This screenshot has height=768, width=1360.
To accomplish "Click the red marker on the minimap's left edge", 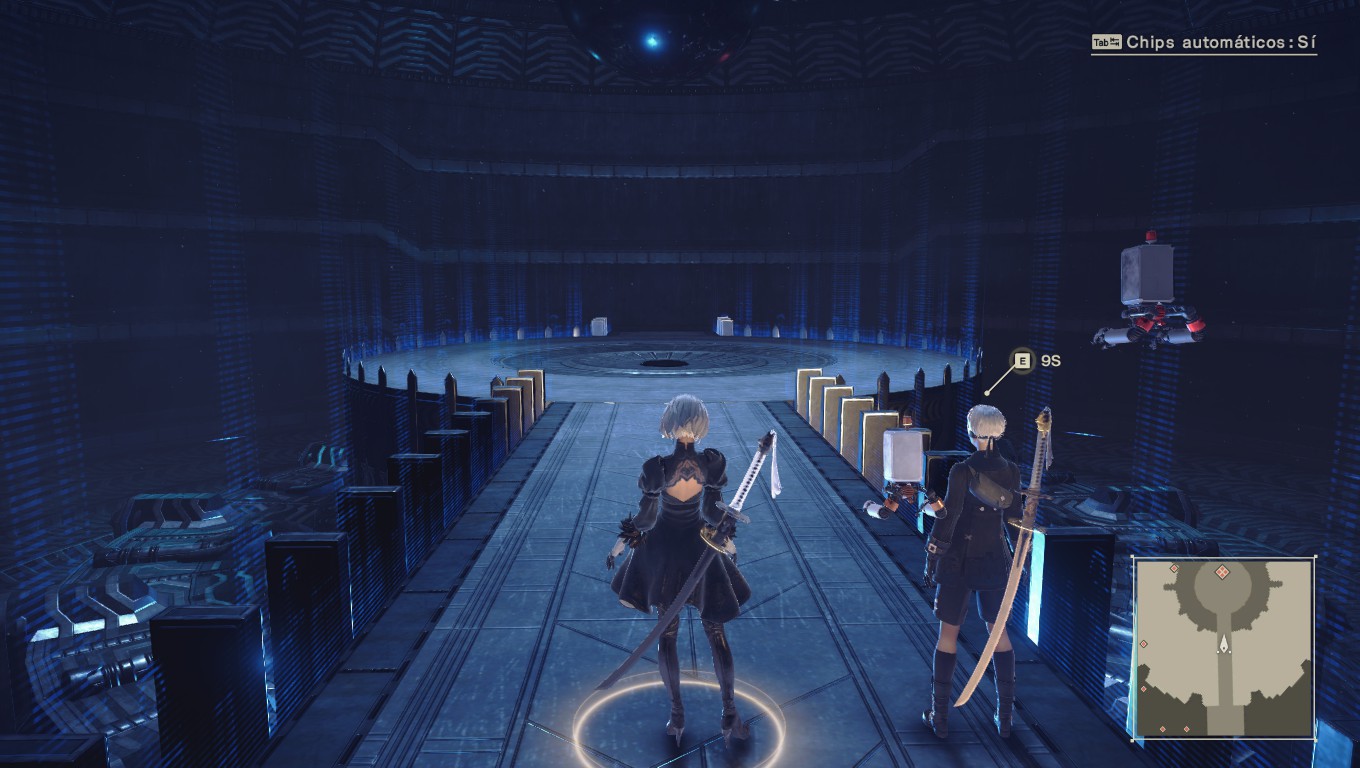I will click(x=1143, y=644).
